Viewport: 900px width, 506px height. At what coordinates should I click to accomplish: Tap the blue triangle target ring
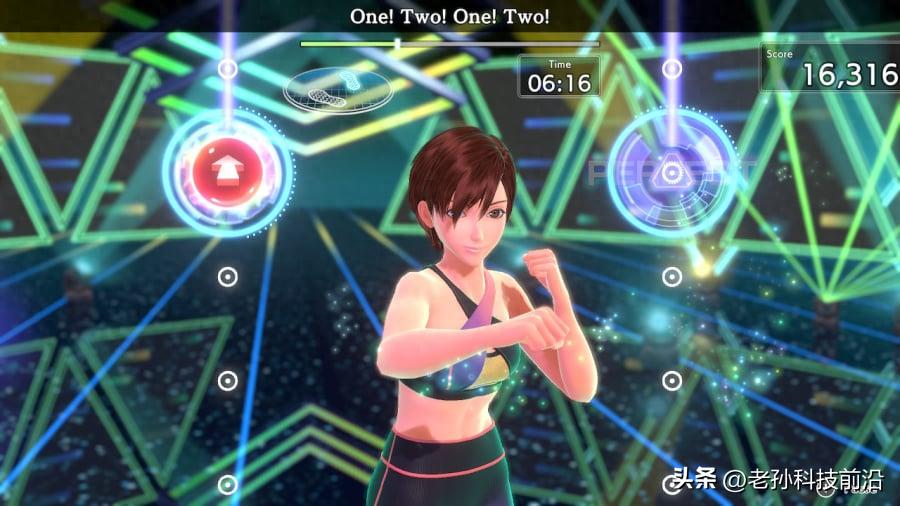[x=671, y=172]
